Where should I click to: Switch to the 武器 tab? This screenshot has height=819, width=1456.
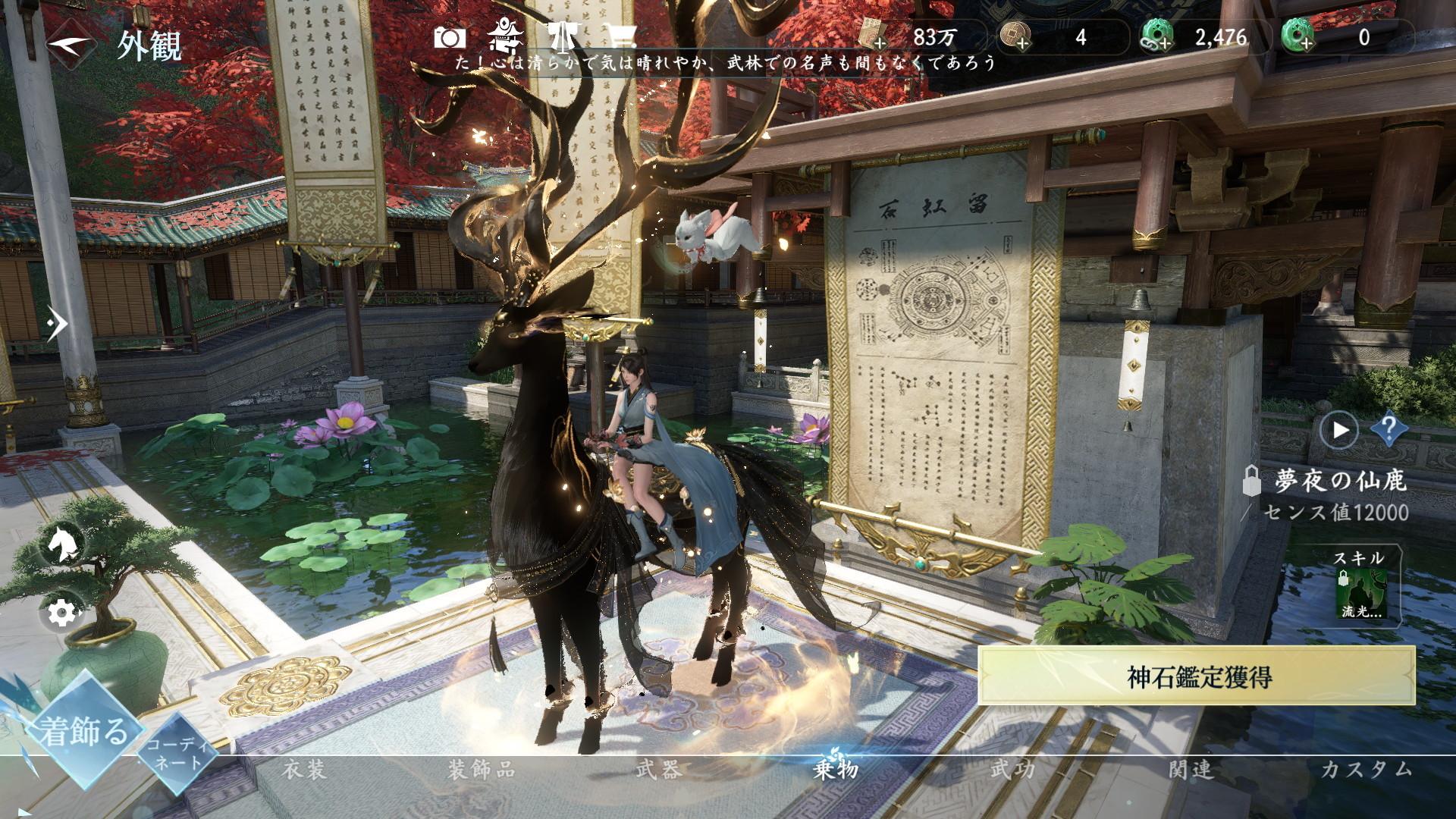click(x=658, y=770)
